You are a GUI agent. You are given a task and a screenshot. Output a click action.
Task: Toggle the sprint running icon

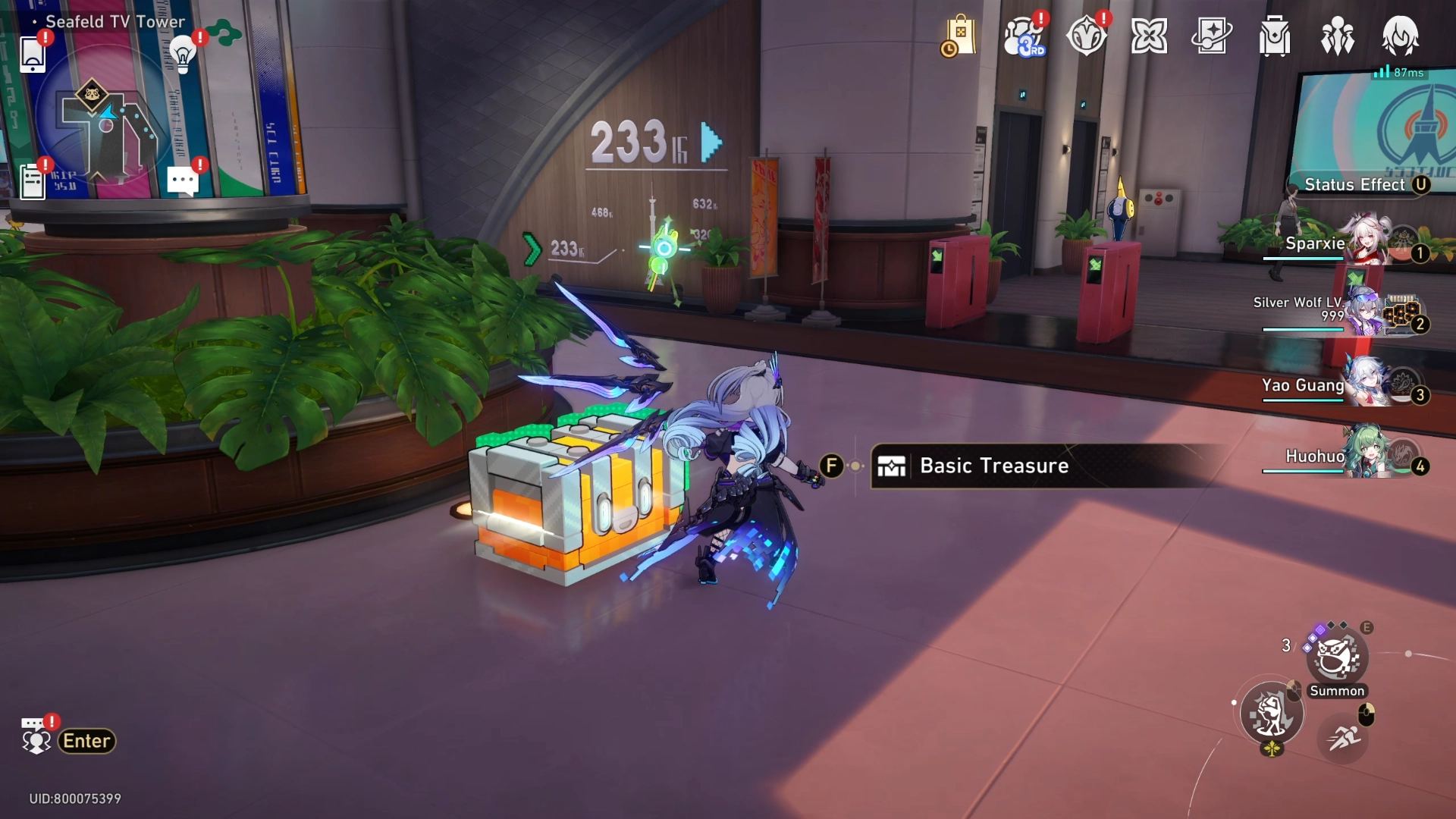pos(1343,736)
